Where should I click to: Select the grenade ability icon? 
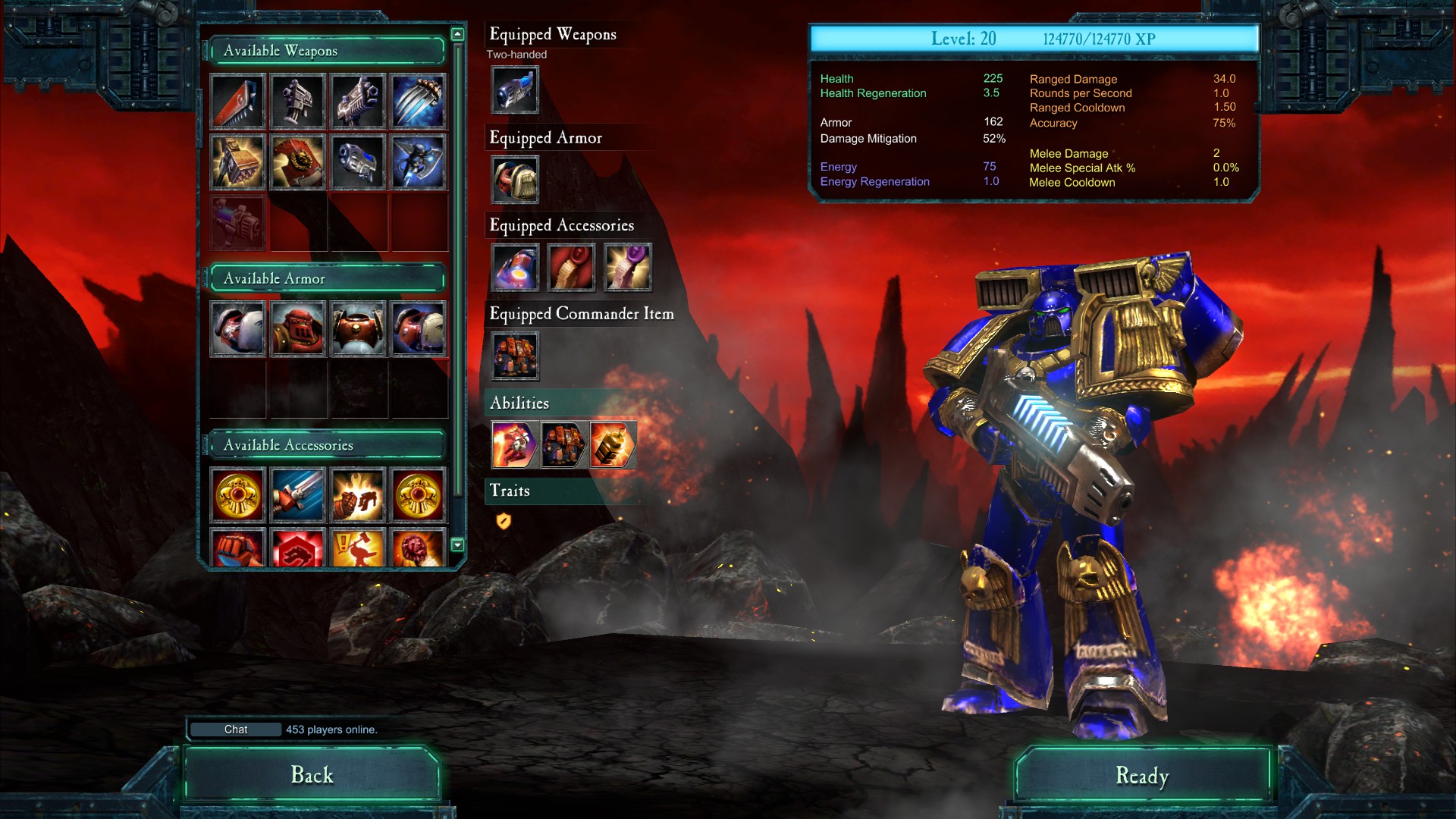tap(612, 444)
